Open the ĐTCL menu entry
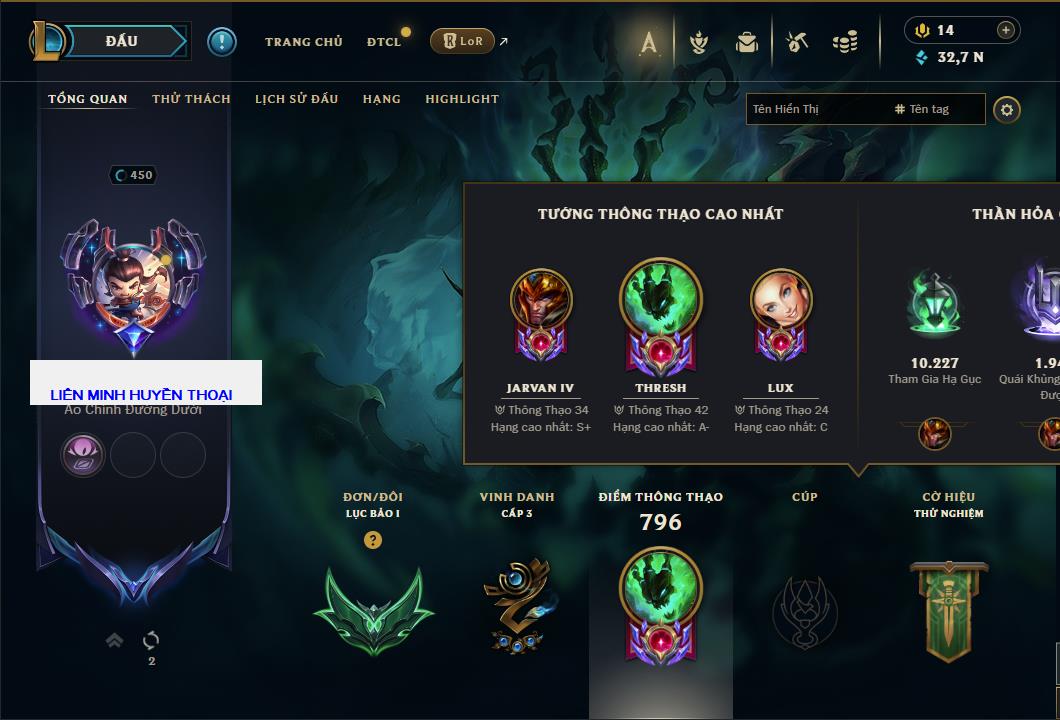1060x720 pixels. click(x=383, y=42)
